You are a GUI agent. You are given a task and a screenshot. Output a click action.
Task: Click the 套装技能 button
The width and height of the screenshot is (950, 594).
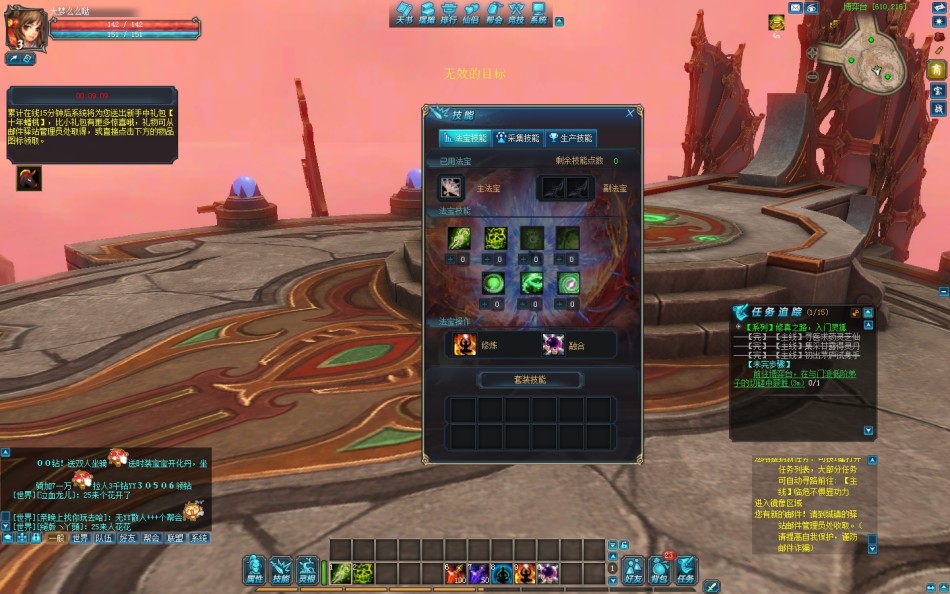coord(531,380)
